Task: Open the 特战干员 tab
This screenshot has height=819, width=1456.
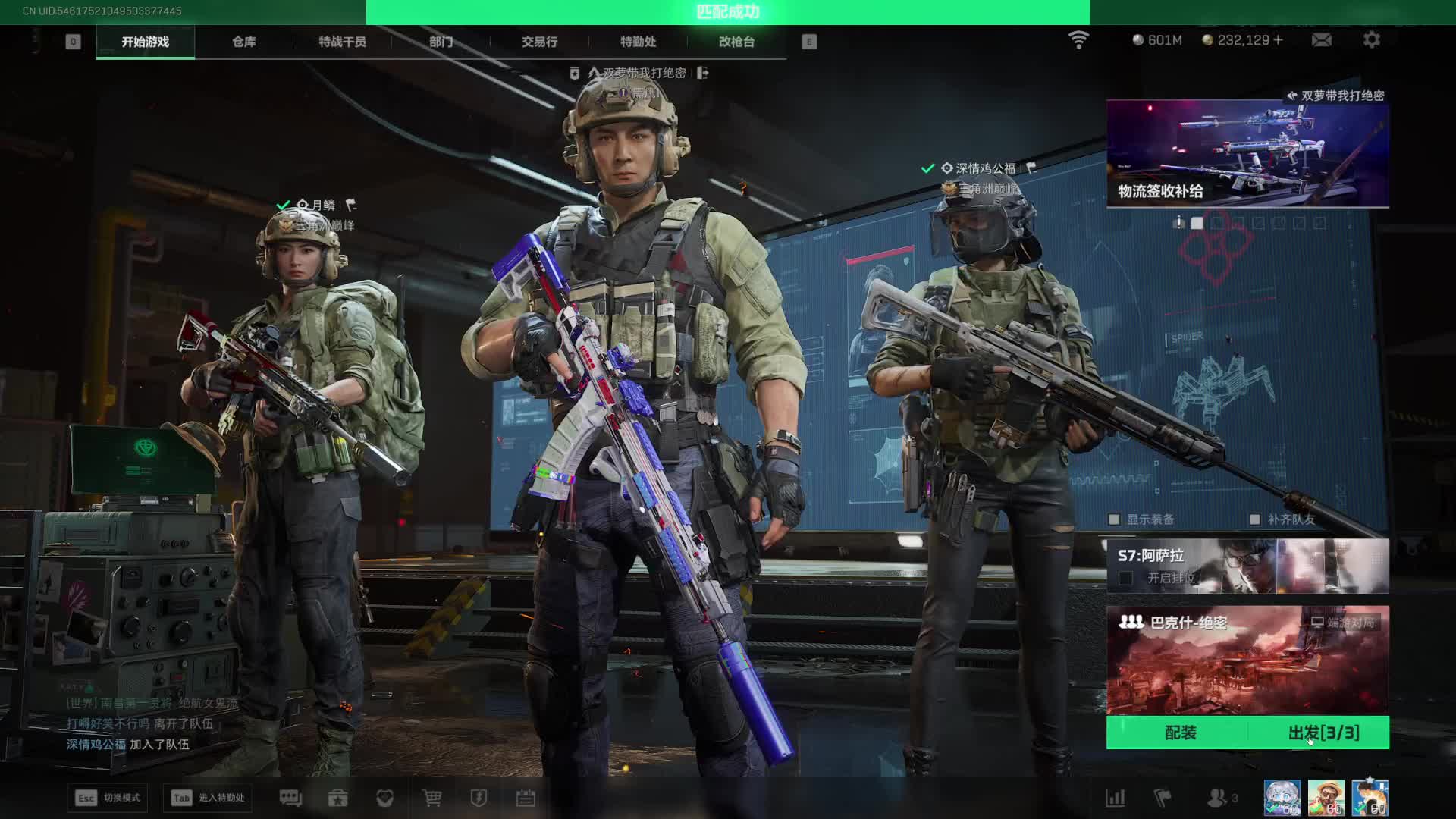Action: point(342,42)
